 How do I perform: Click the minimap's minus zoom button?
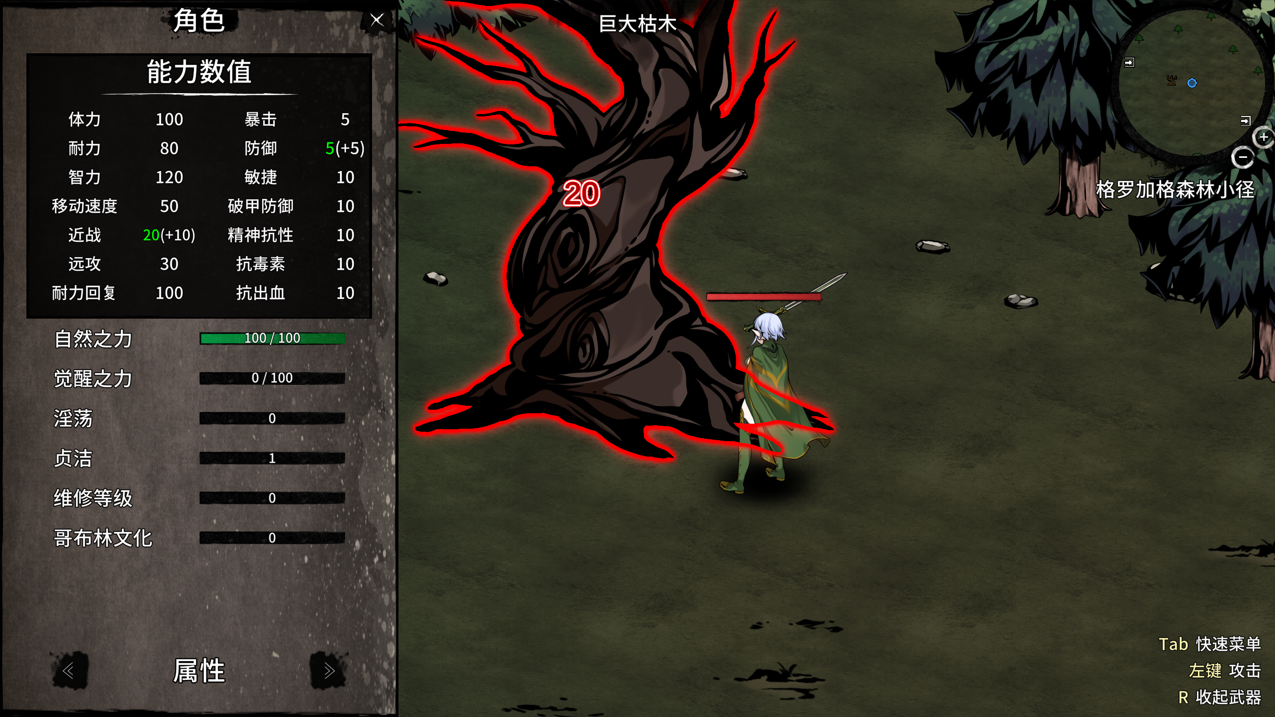[1242, 158]
